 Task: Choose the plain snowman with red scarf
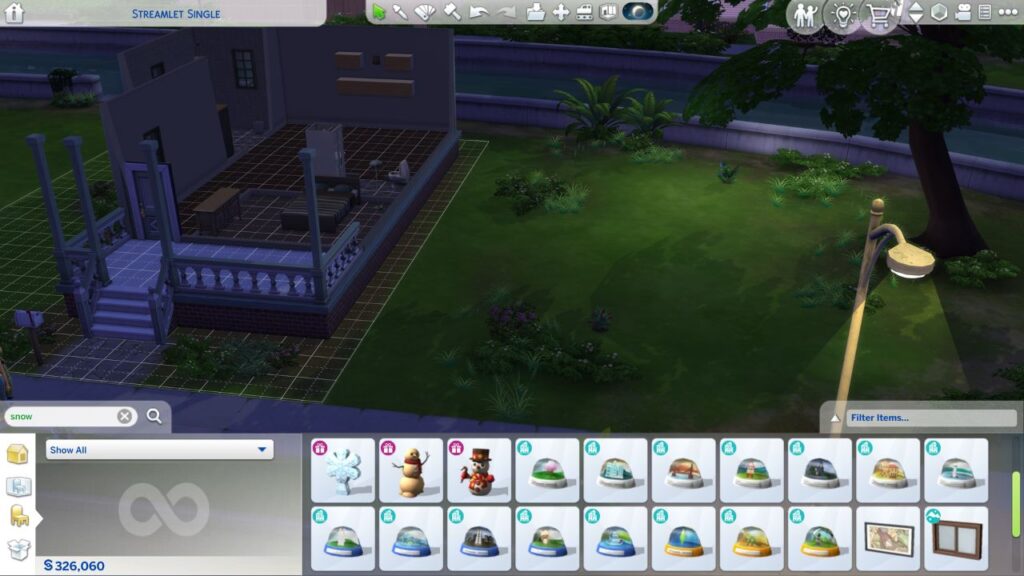point(411,470)
